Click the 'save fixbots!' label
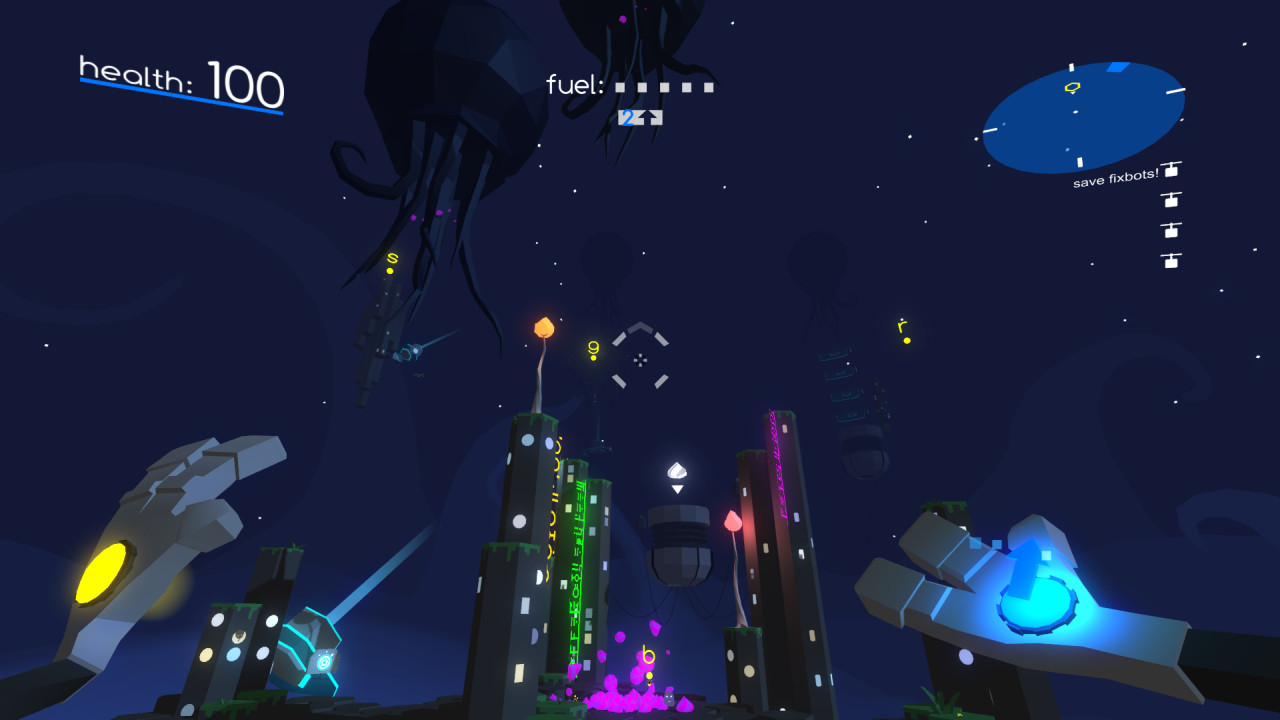Screen dimensions: 1280x720 coord(1116,180)
